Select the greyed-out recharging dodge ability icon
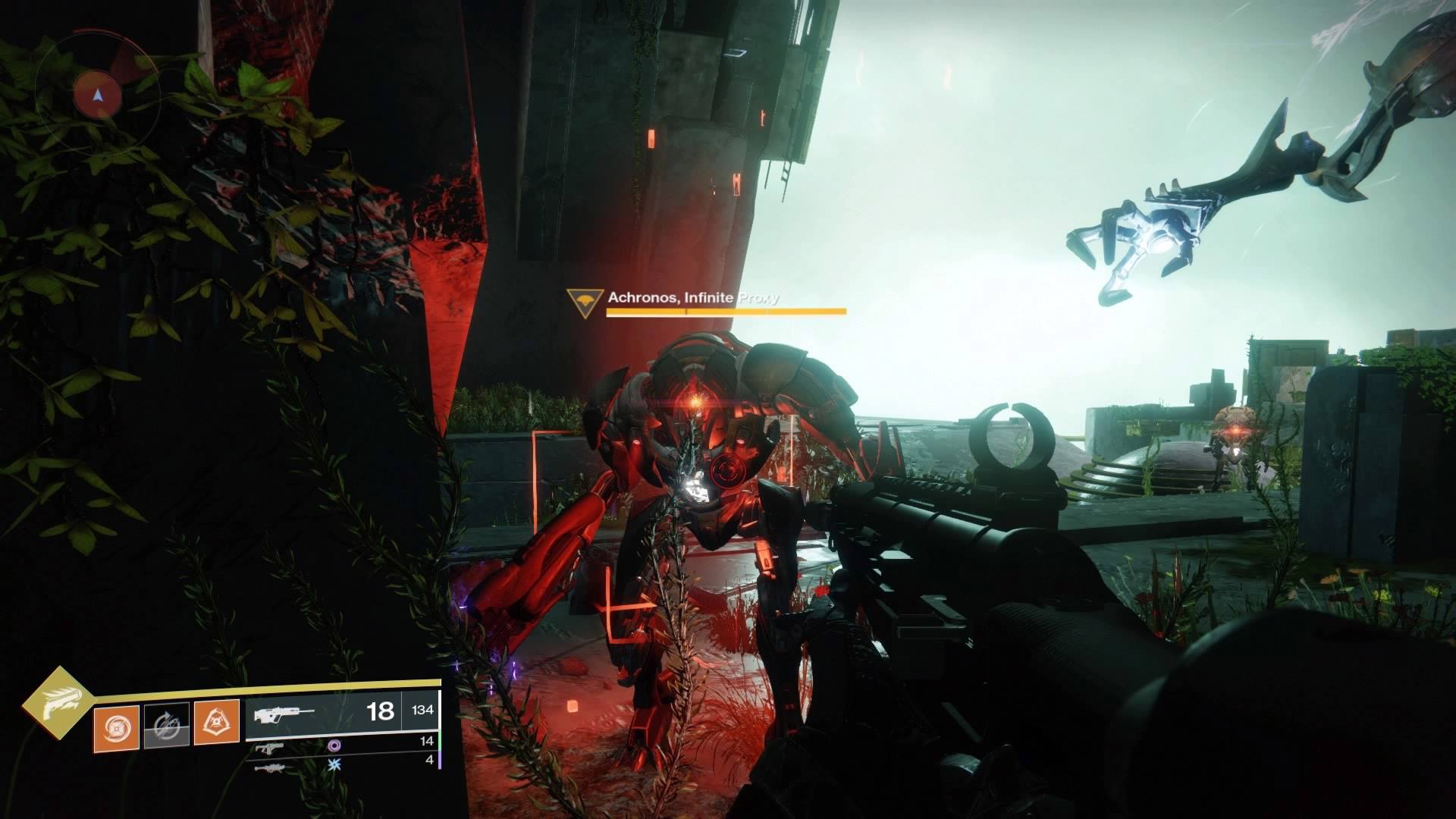1456x819 pixels. click(x=166, y=726)
